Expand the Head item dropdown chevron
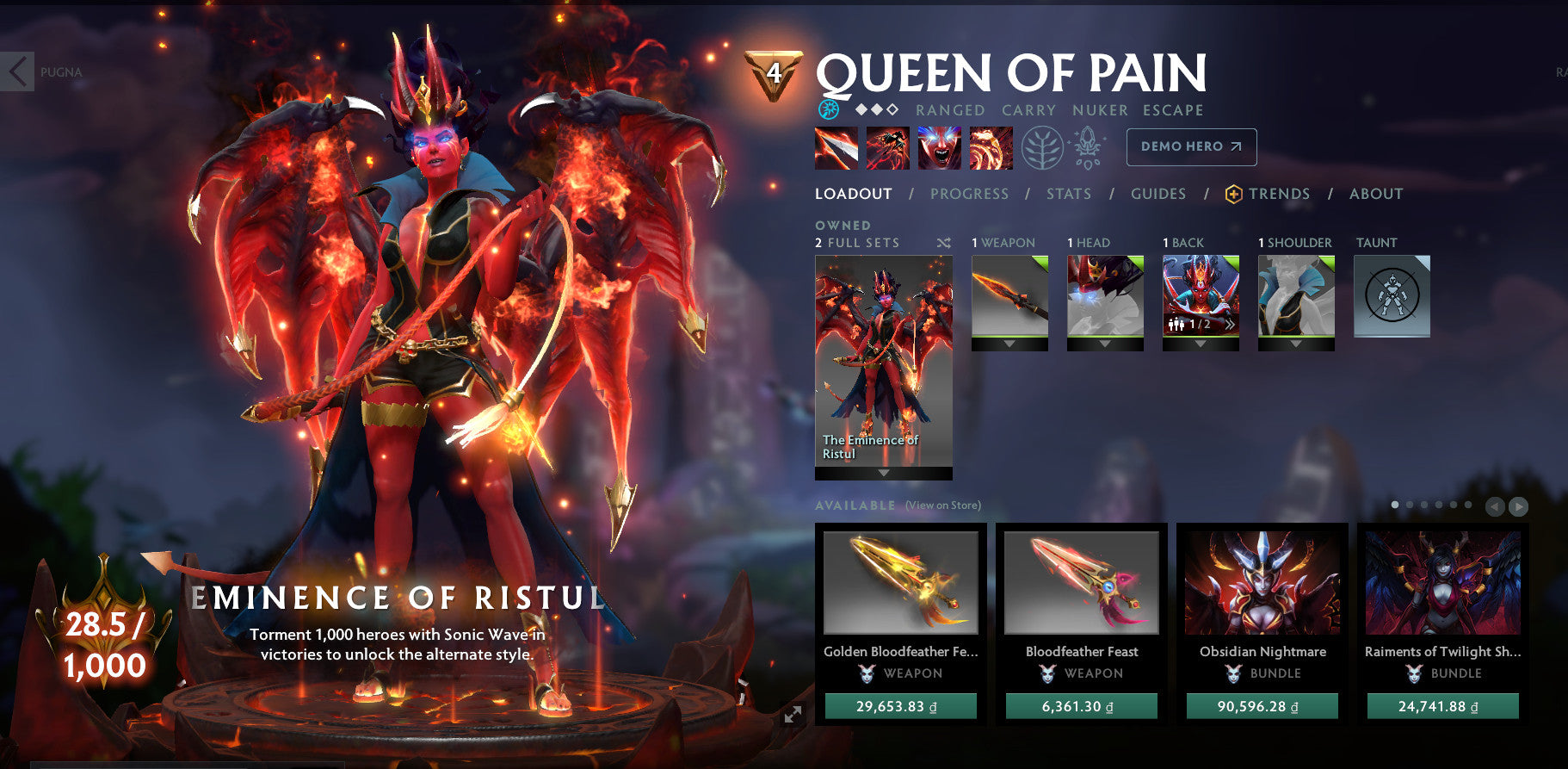Viewport: 1568px width, 769px height. point(1106,344)
